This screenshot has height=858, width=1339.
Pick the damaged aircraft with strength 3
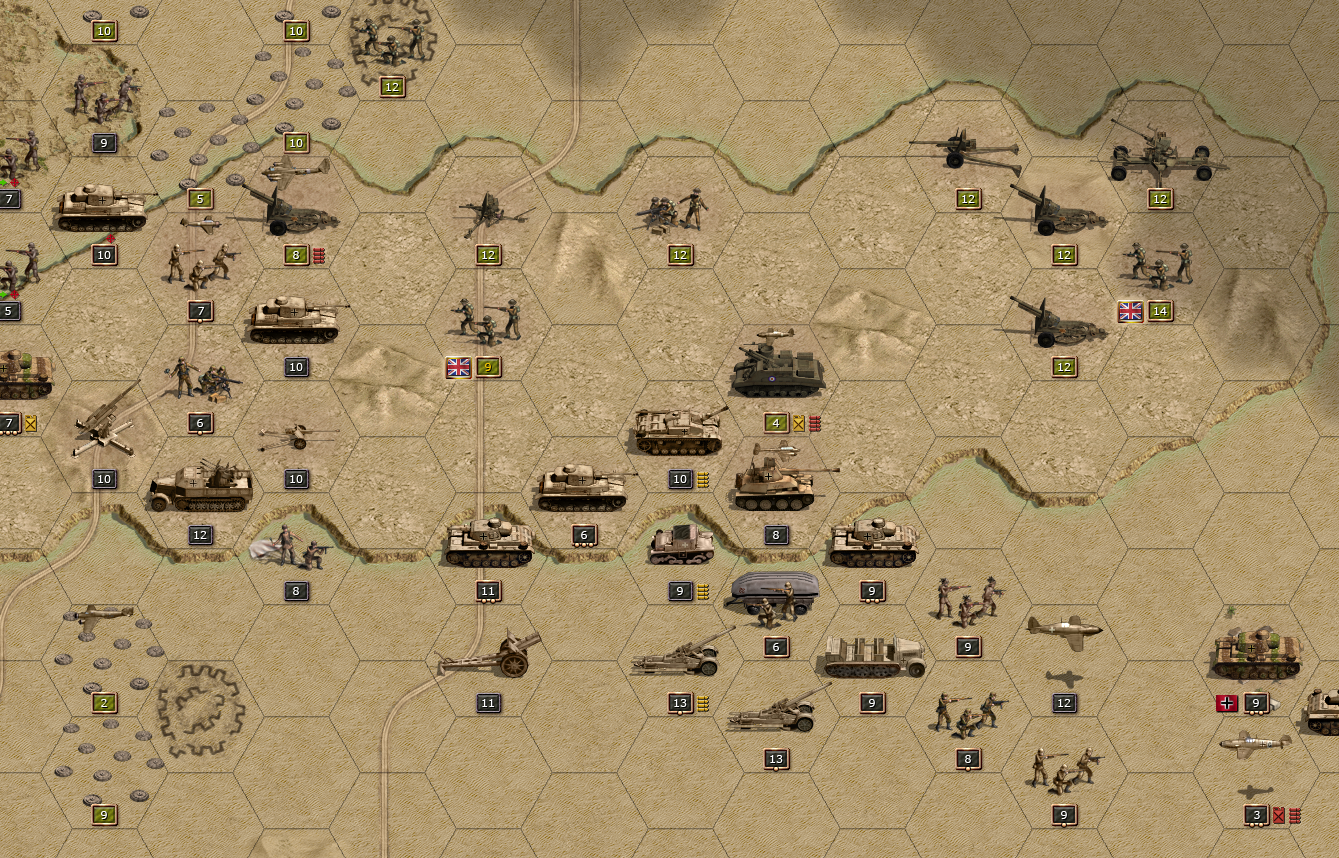[1256, 745]
